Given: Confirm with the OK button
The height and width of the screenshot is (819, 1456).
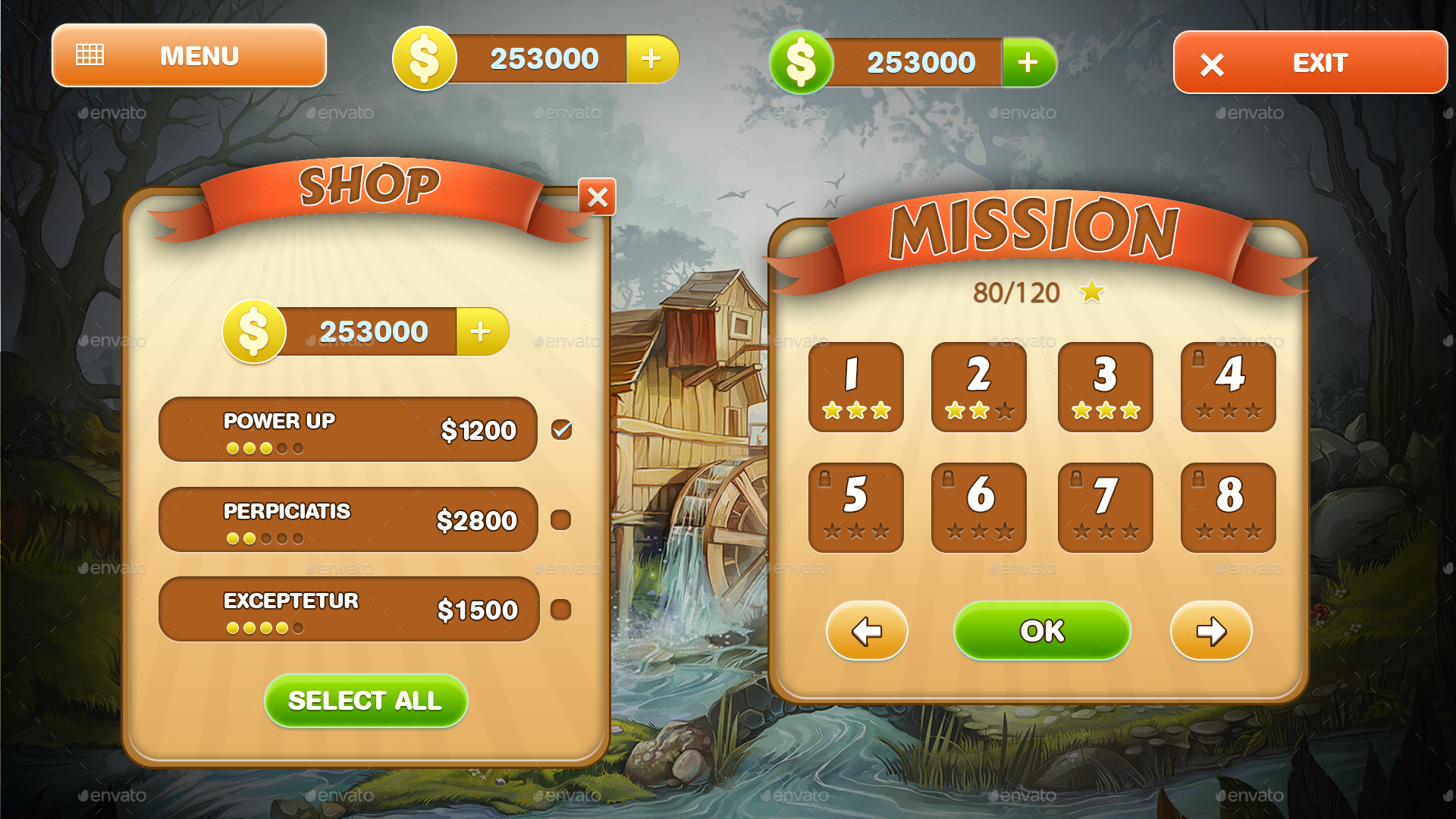Looking at the screenshot, I should 1041,630.
